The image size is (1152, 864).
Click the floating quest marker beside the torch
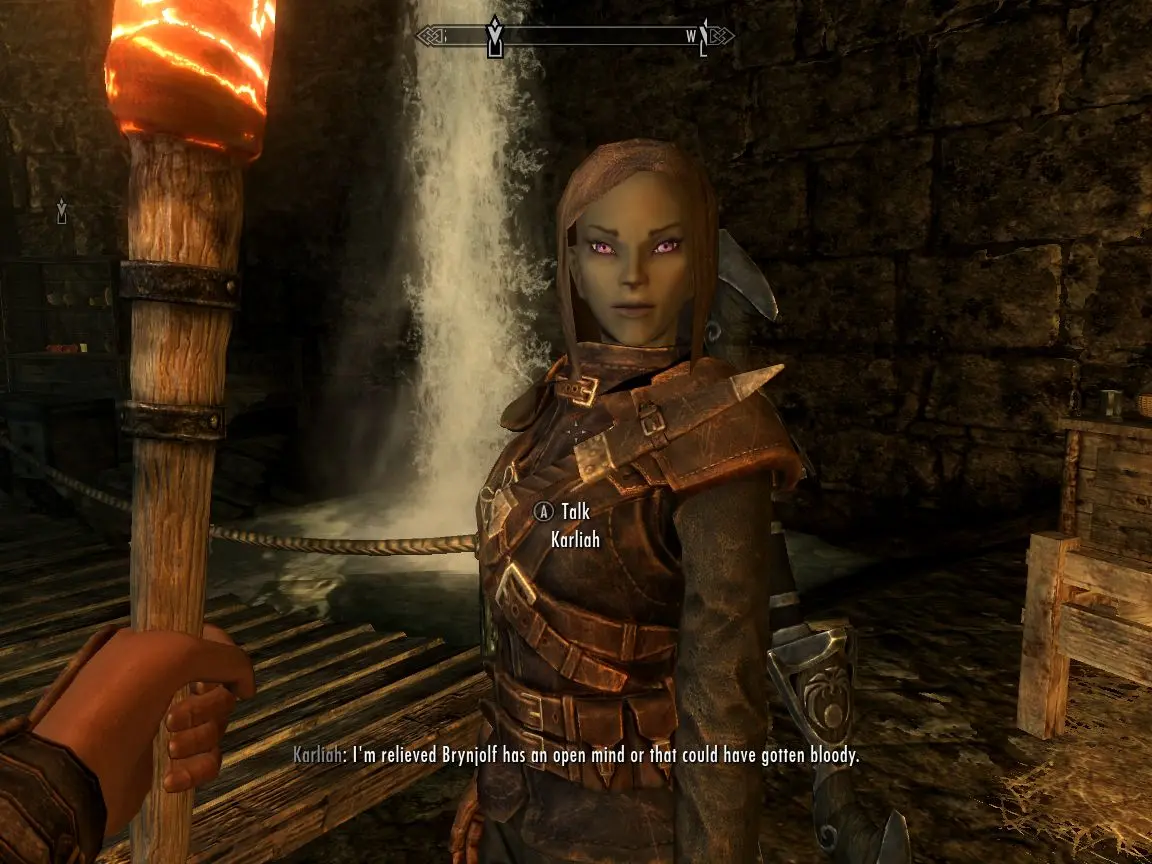[x=62, y=211]
